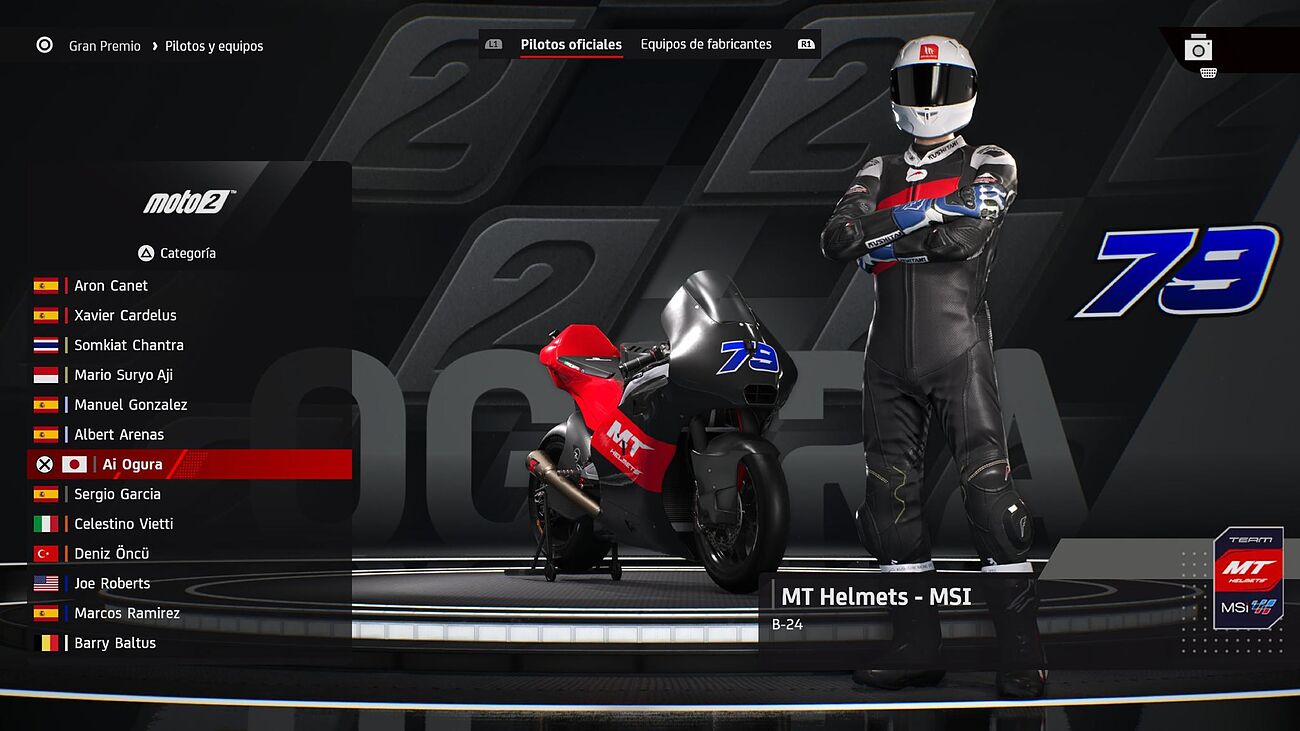The width and height of the screenshot is (1300, 731).
Task: Go back to Gran Premio breadcrumb
Action: coord(104,46)
